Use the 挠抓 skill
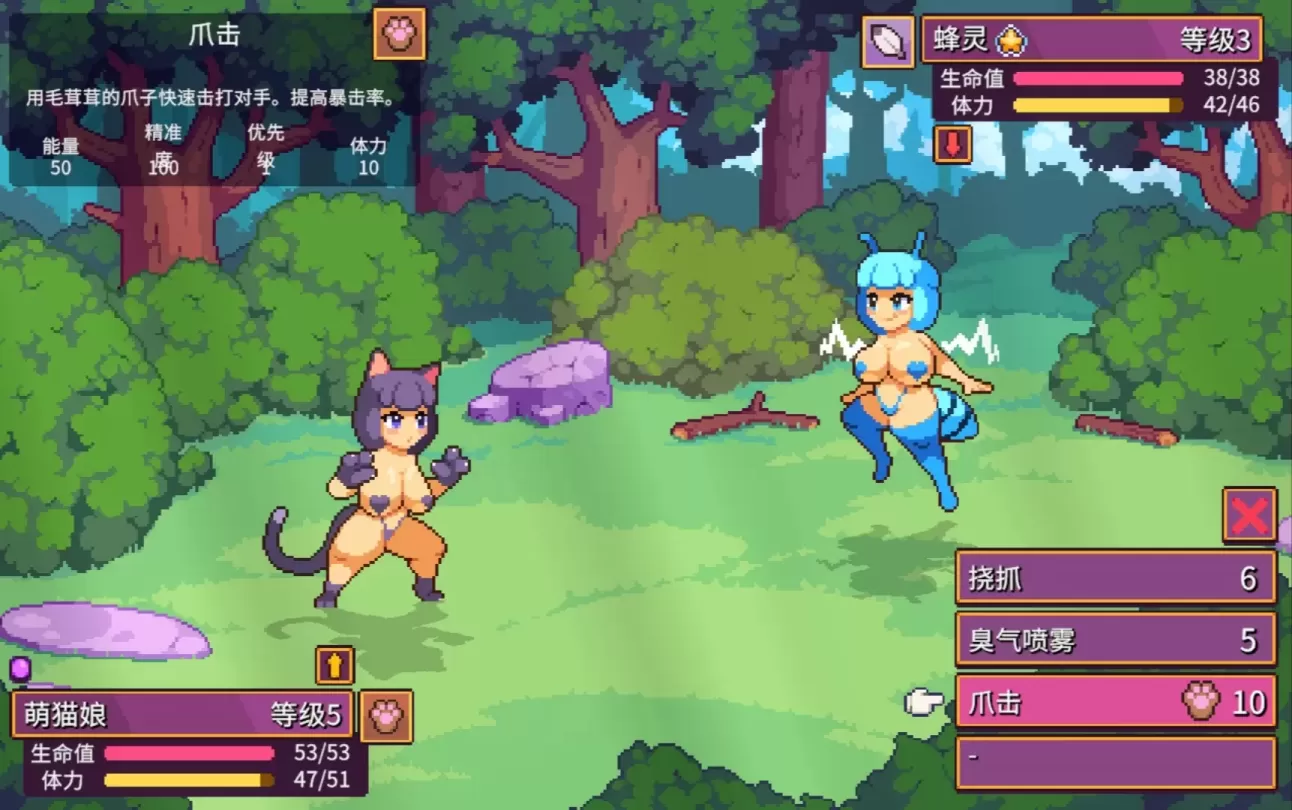This screenshot has width=1292, height=810. 1114,578
